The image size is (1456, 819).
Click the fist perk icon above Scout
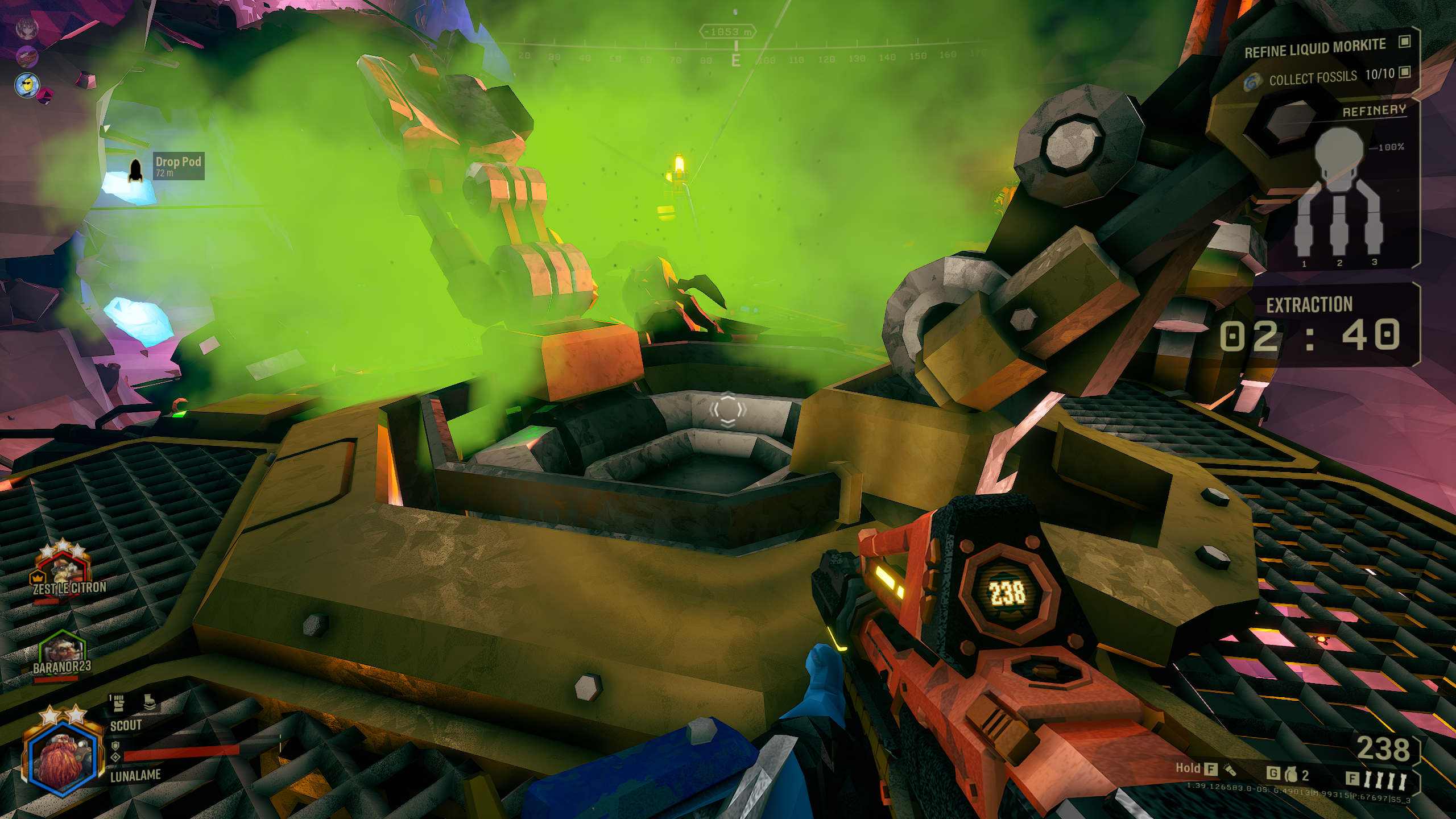(x=119, y=703)
